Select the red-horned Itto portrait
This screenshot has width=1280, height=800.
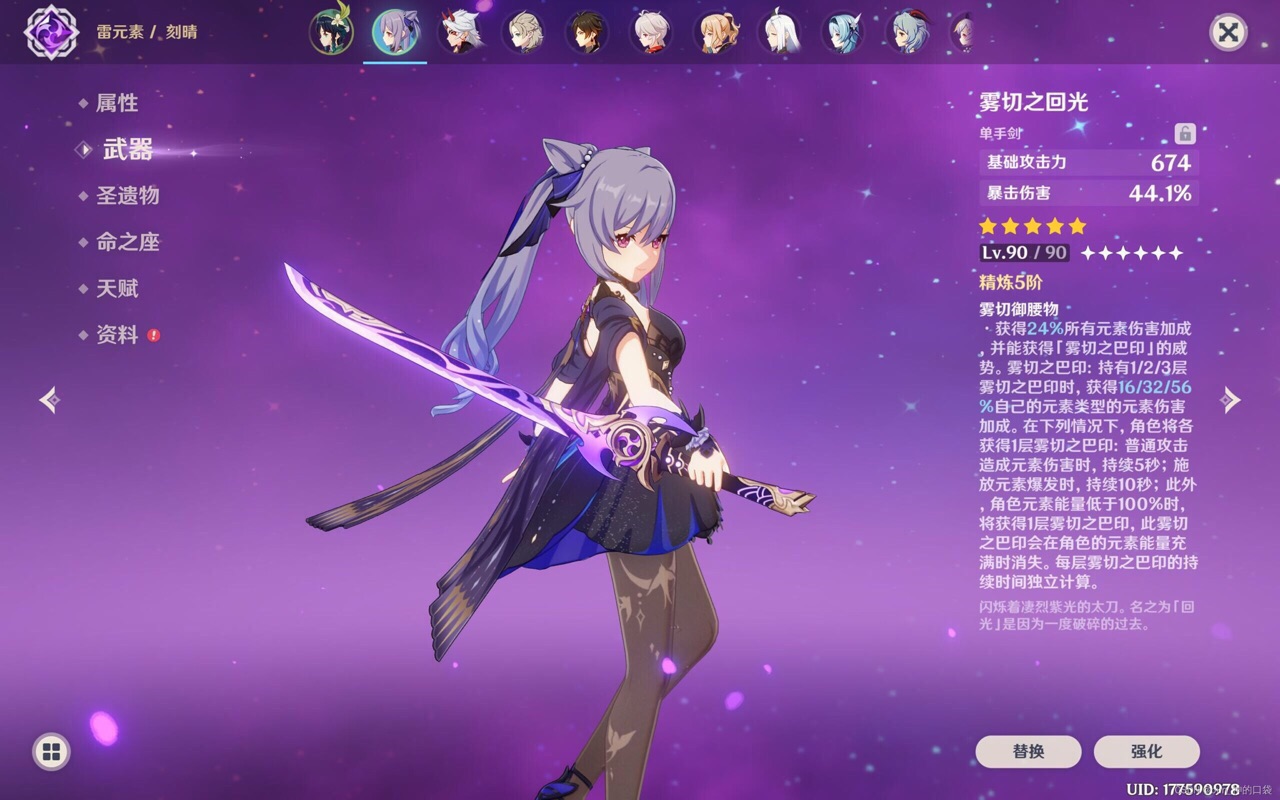(461, 32)
